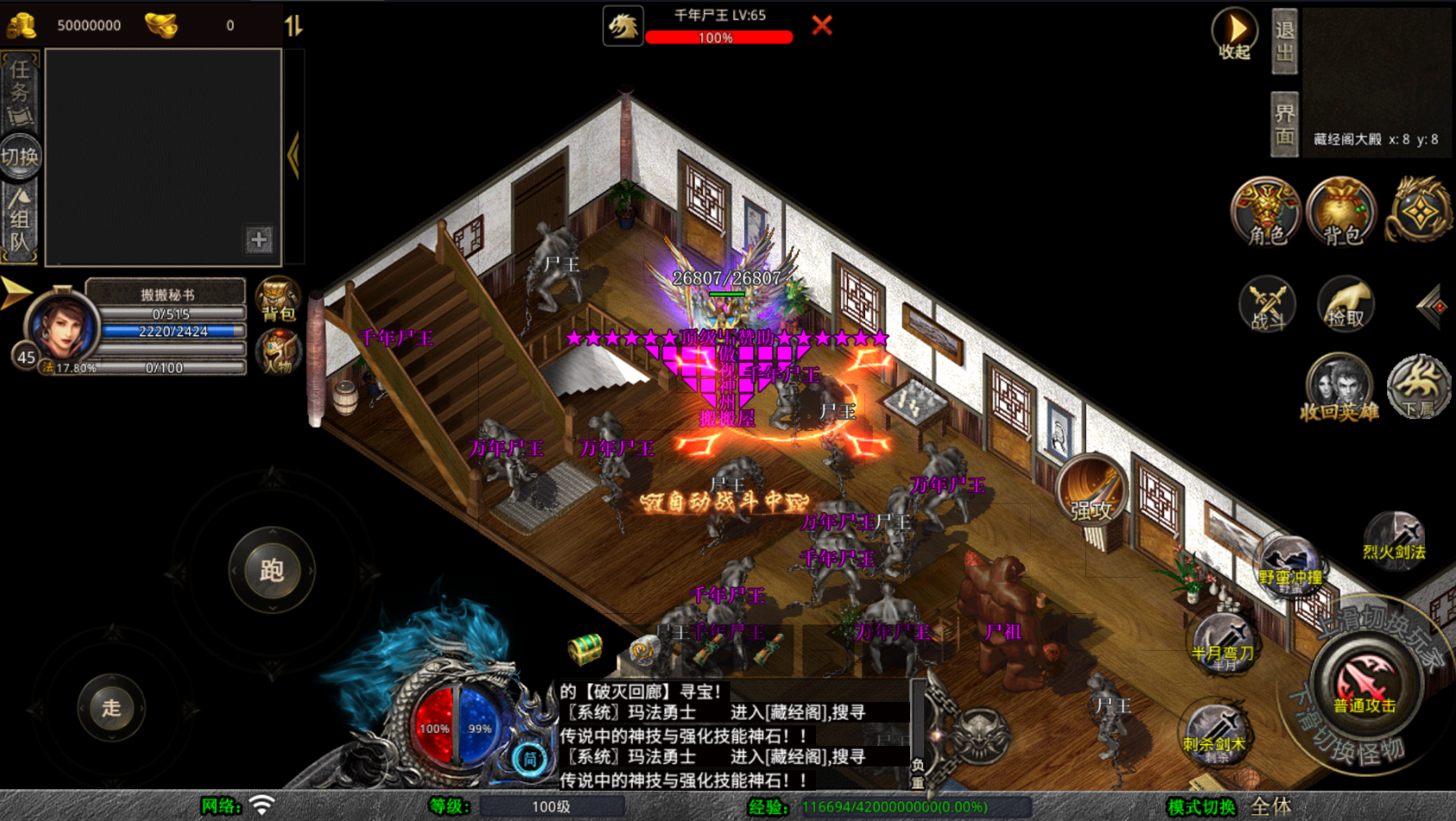Open the 背包 bag in top-right menu
Viewport: 1456px width, 821px height.
[1341, 212]
